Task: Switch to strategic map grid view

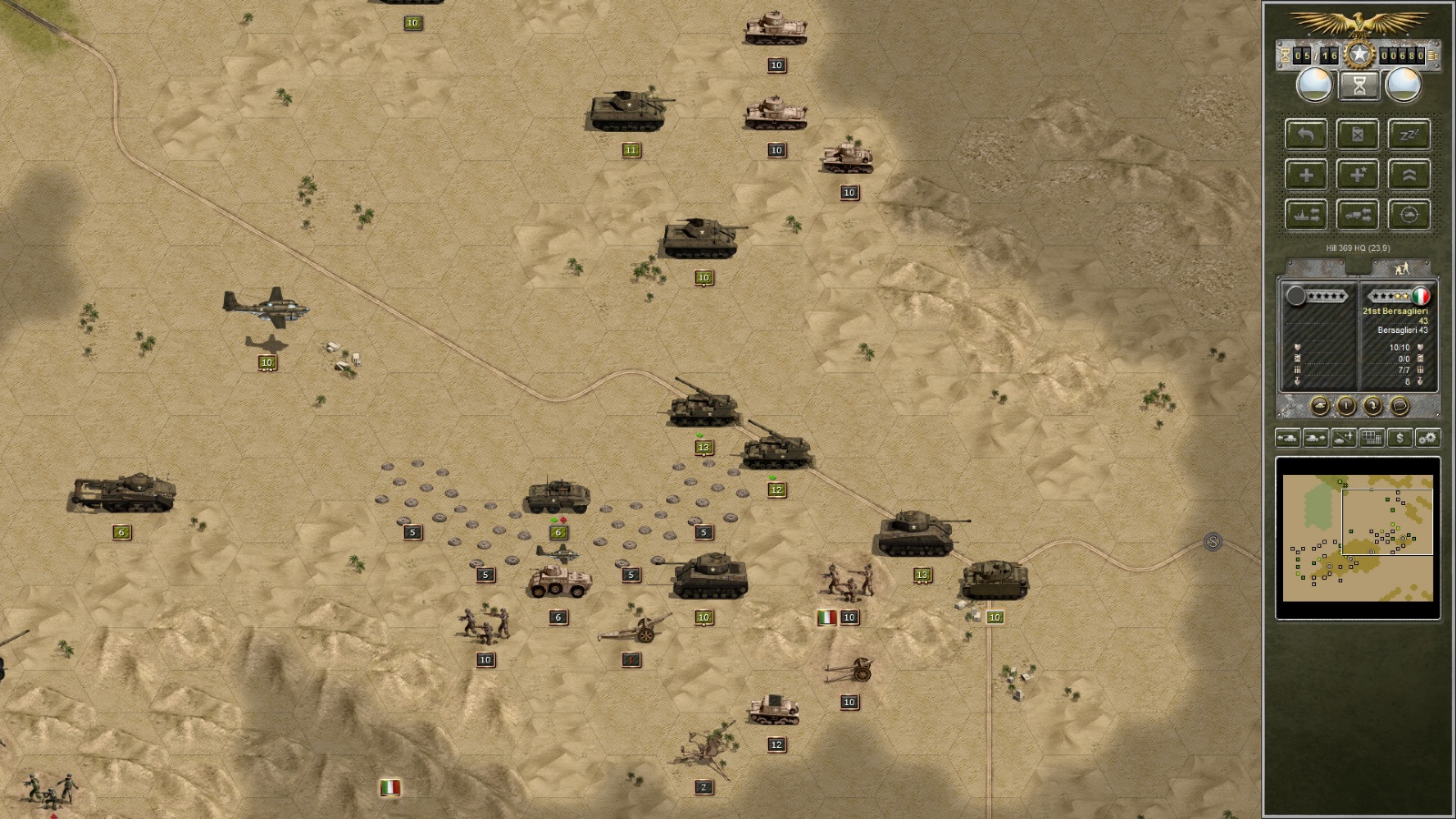Action: click(1371, 438)
